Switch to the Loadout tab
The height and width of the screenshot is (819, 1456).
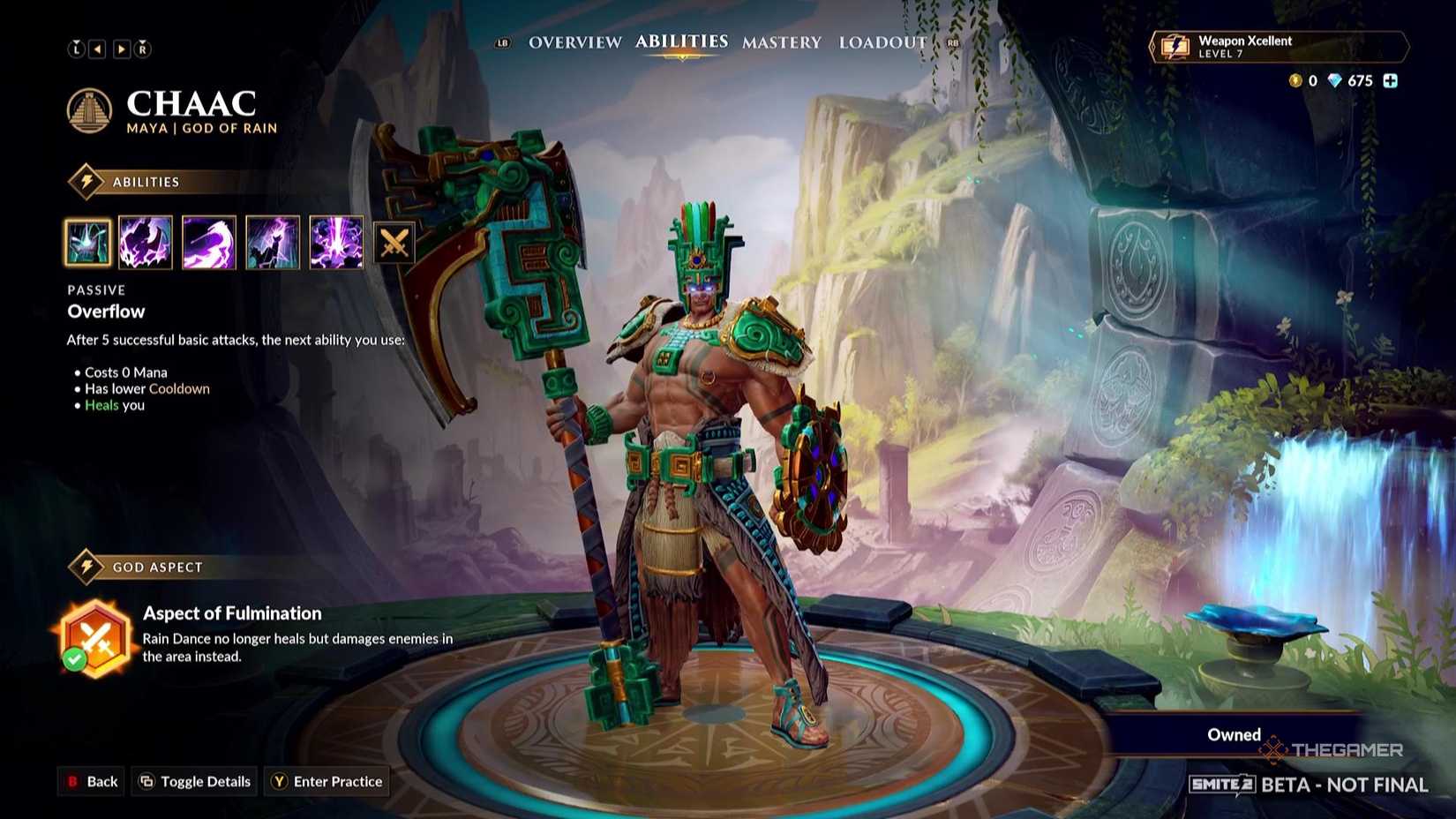click(882, 41)
